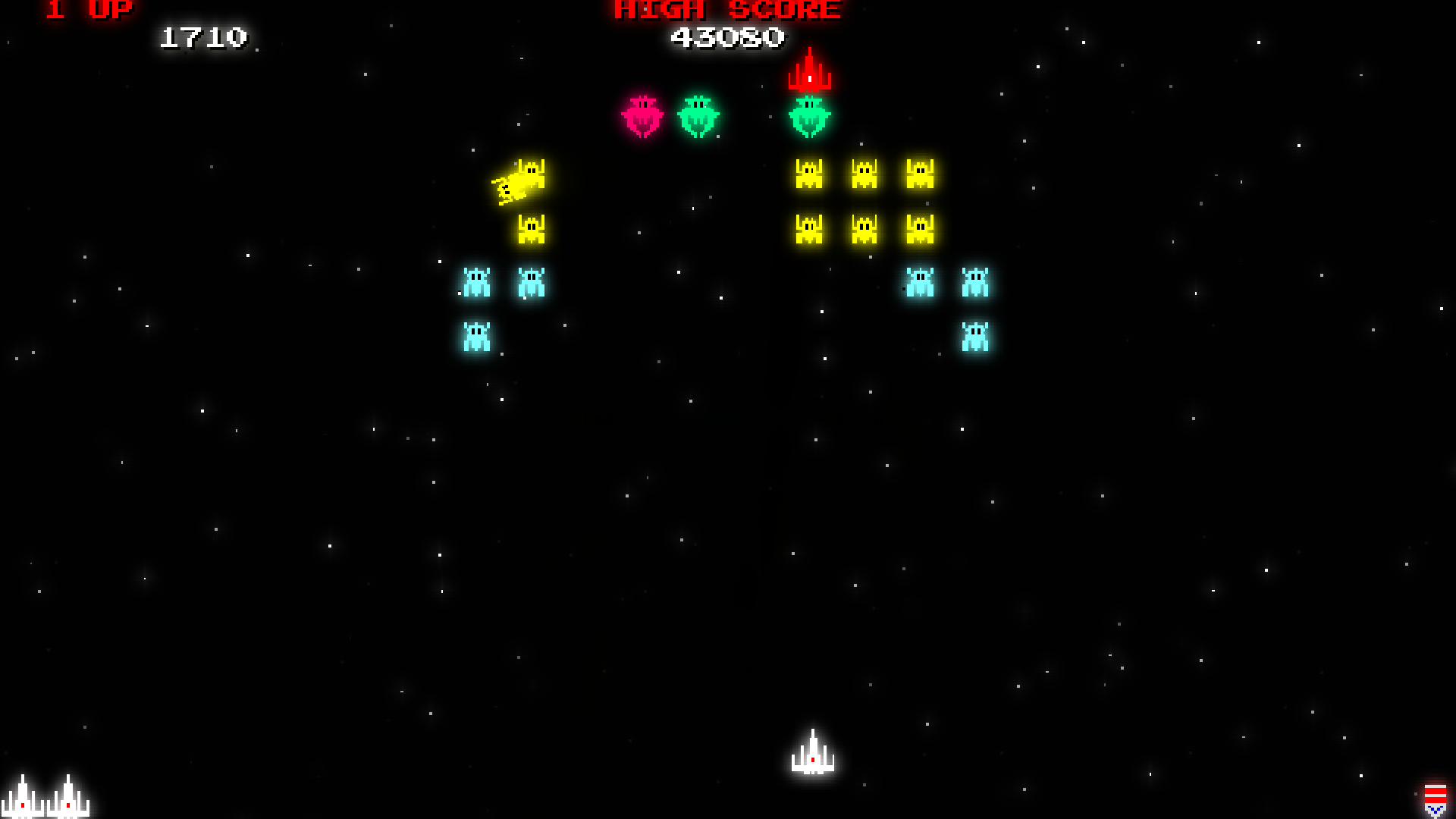This screenshot has height=819, width=1456.
Task: Select the current score 1710
Action: tap(205, 36)
